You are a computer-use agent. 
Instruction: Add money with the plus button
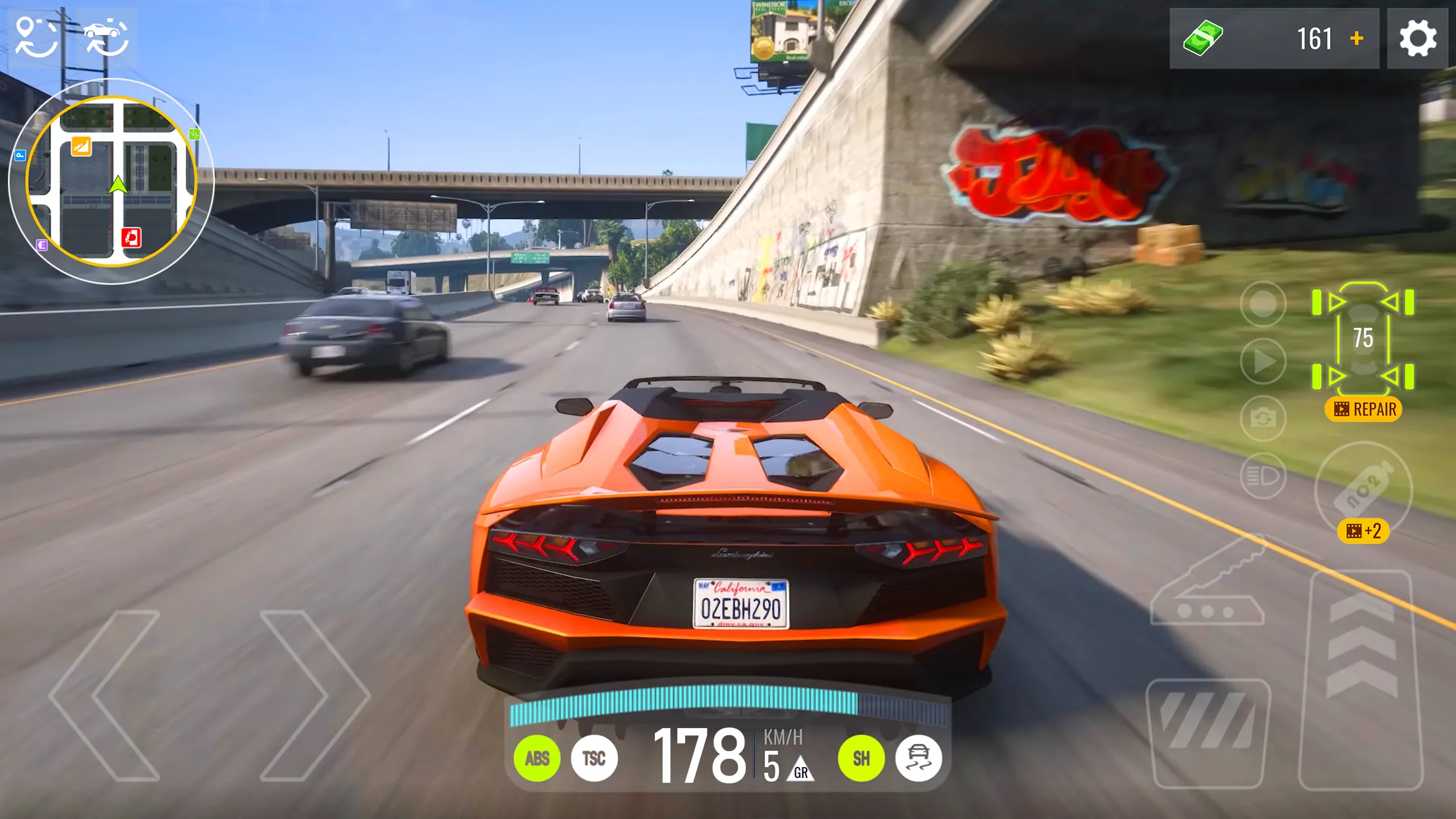pyautogui.click(x=1356, y=40)
